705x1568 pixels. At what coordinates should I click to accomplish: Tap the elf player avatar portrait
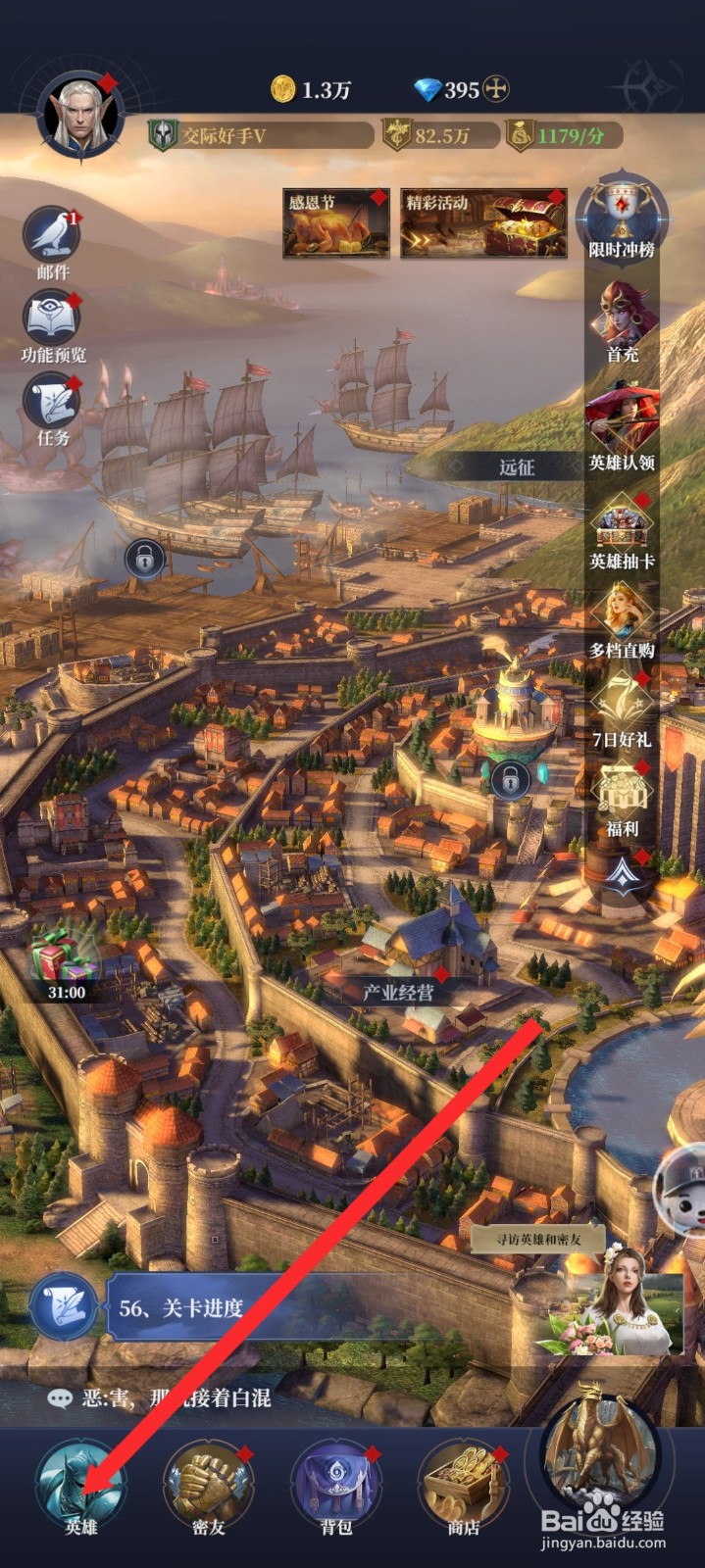tap(79, 118)
